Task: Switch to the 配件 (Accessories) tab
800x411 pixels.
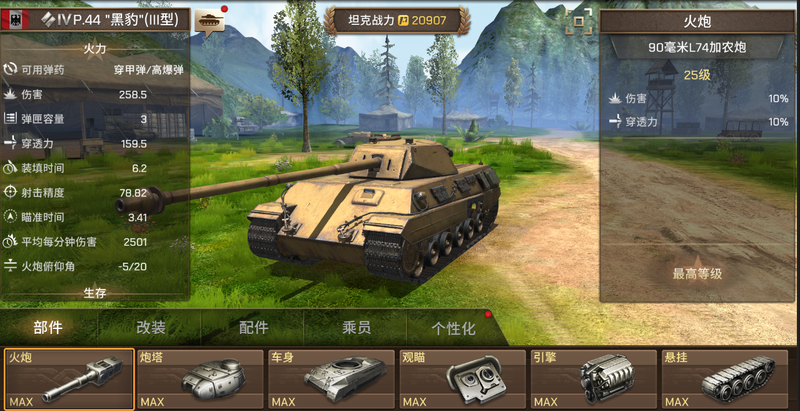Action: [x=253, y=327]
